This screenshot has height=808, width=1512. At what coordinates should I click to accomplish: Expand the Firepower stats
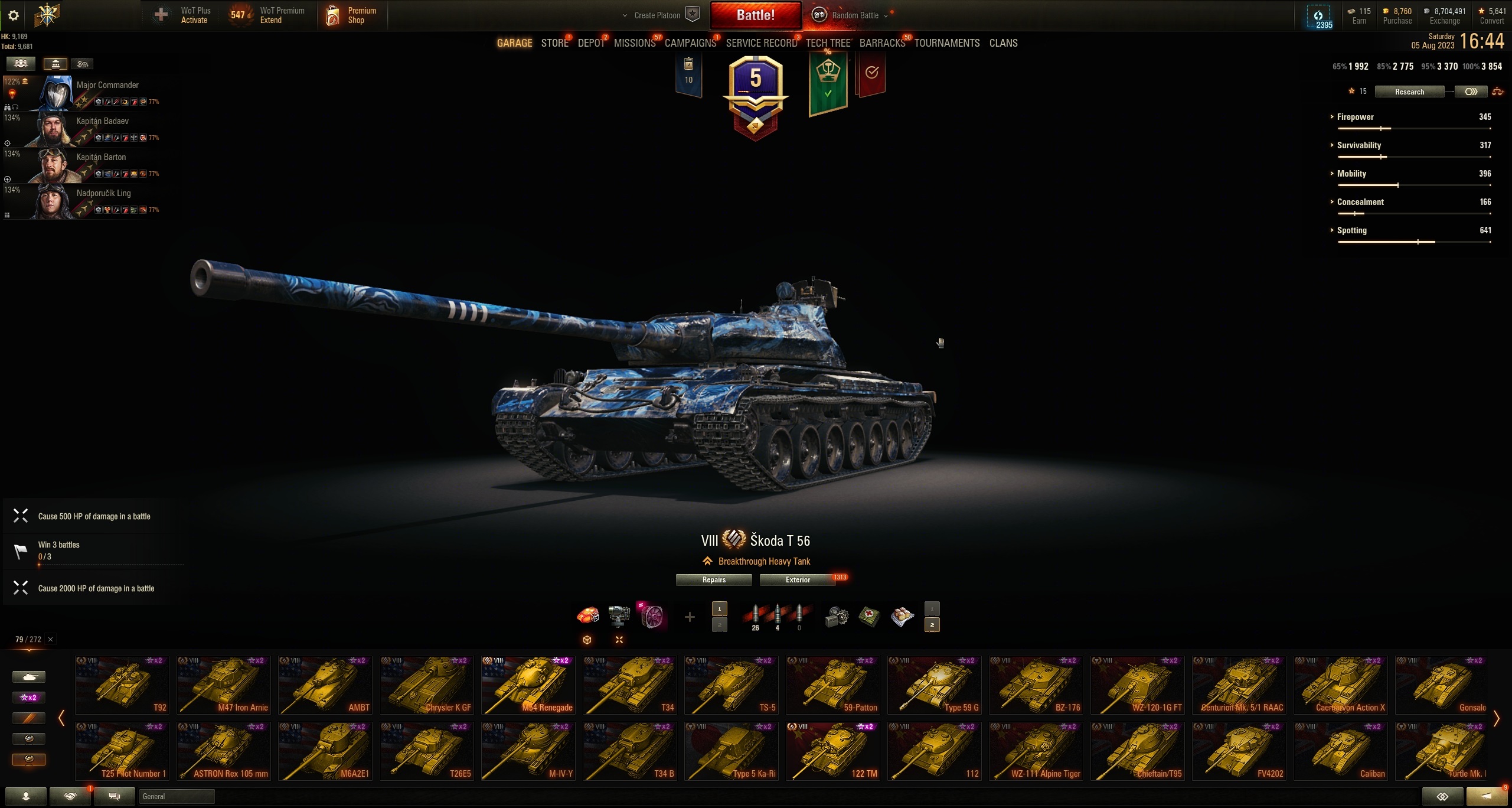1355,117
